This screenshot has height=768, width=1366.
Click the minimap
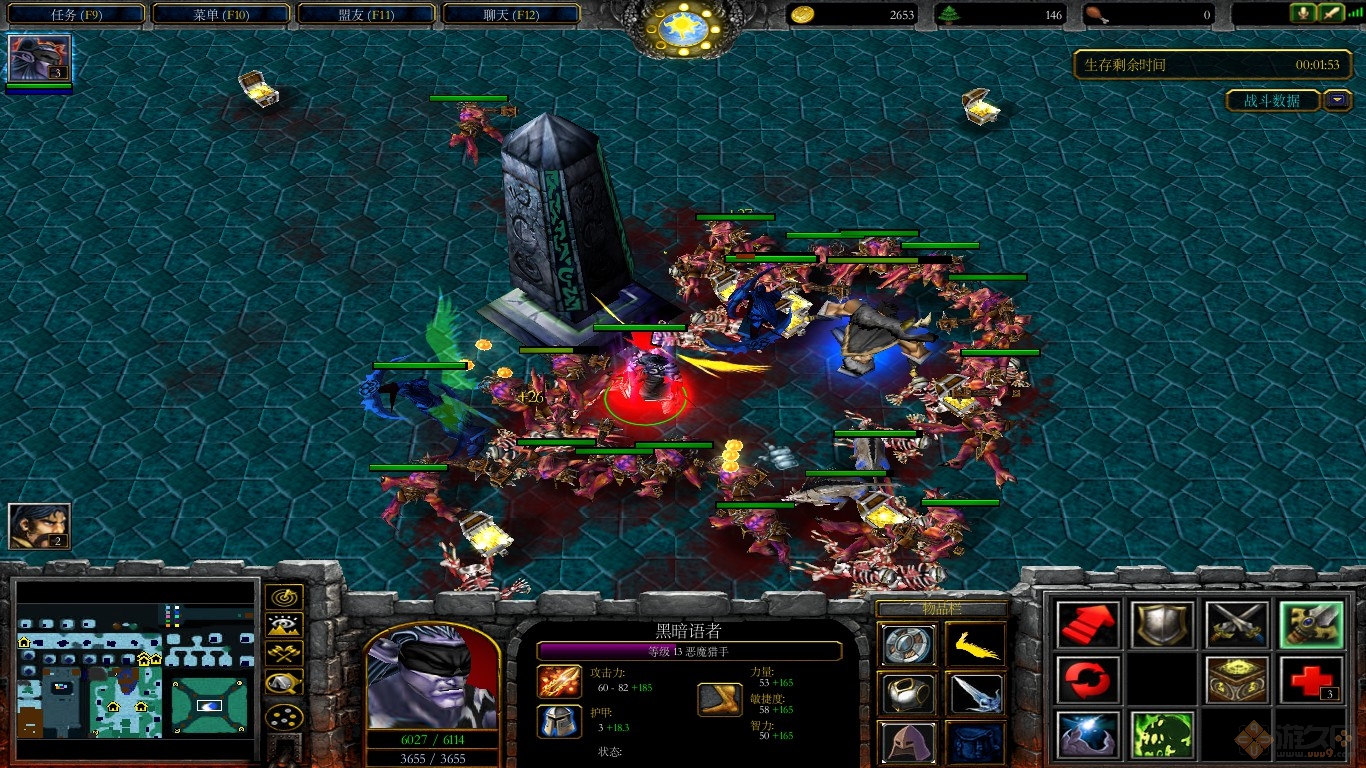pos(133,669)
